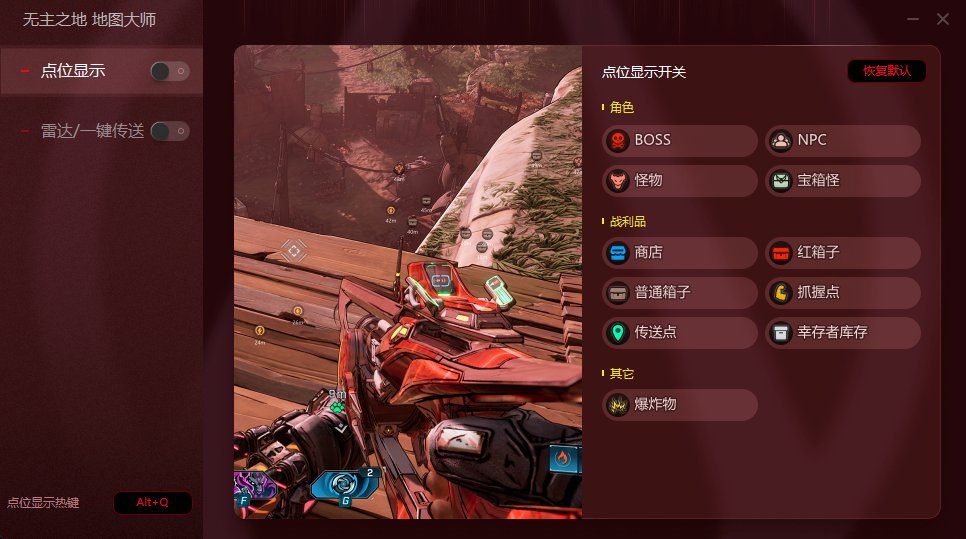Toggle the 传送点 marker filter
Image resolution: width=966 pixels, height=539 pixels.
point(680,332)
